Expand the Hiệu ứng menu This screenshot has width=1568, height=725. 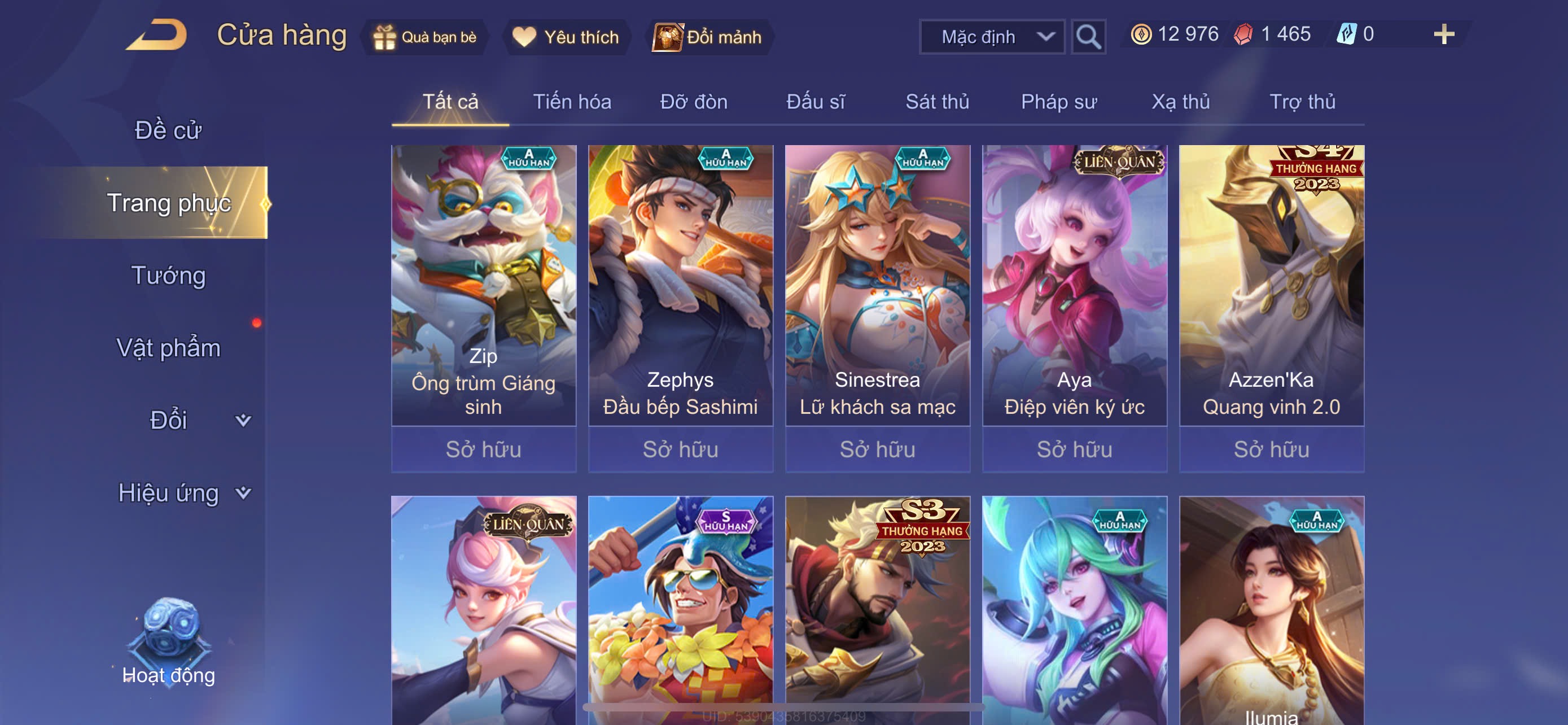pos(184,492)
